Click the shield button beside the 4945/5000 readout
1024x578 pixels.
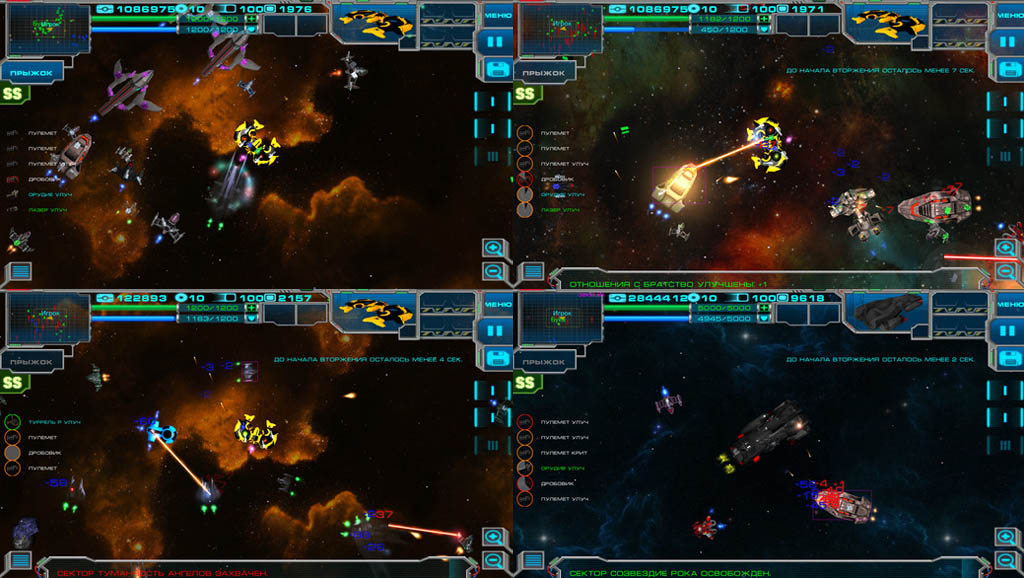(763, 320)
